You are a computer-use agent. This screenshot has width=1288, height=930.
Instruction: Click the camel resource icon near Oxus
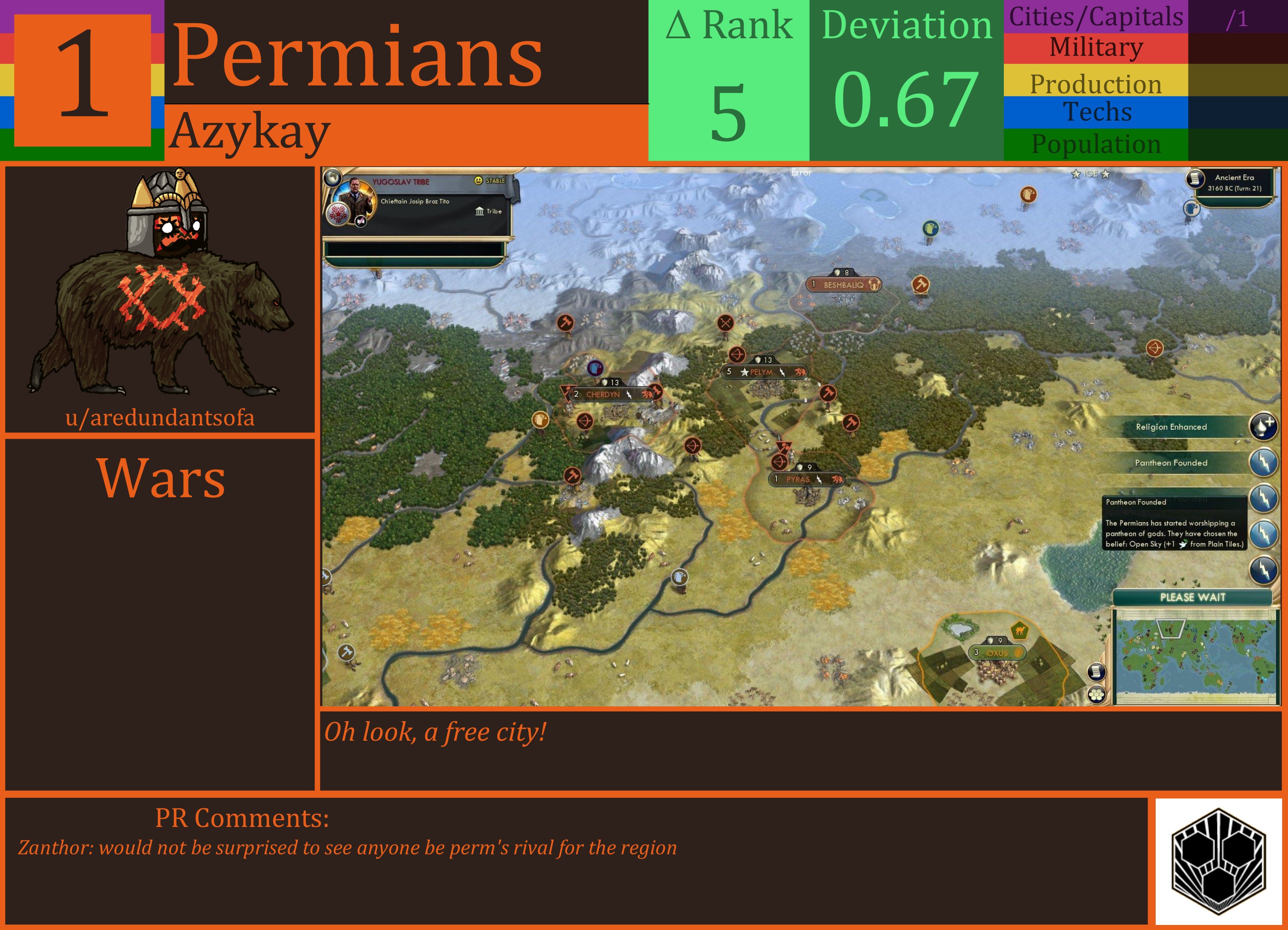1021,630
